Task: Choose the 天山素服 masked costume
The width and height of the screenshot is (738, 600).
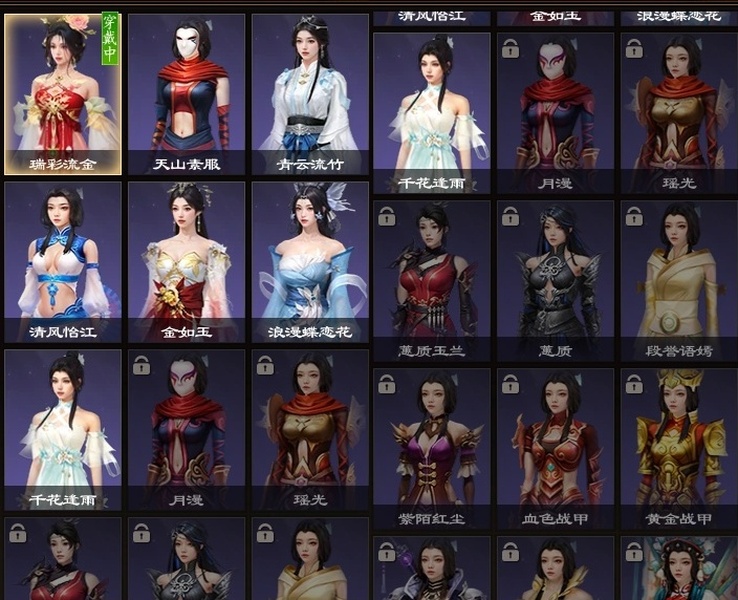Action: point(186,94)
